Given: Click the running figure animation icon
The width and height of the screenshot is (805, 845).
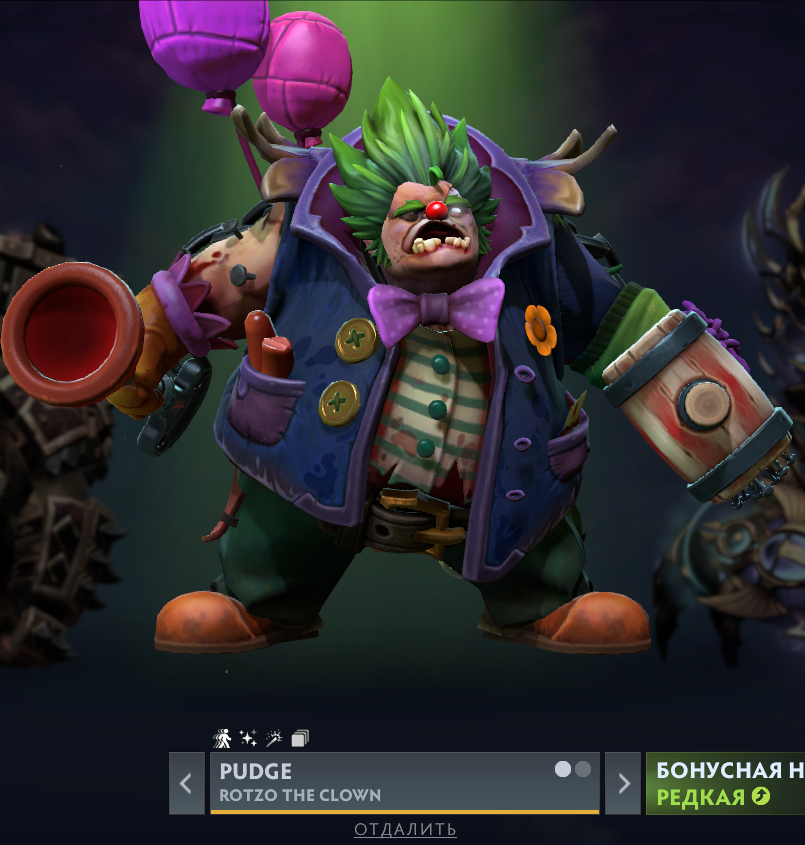Looking at the screenshot, I should pos(222,739).
